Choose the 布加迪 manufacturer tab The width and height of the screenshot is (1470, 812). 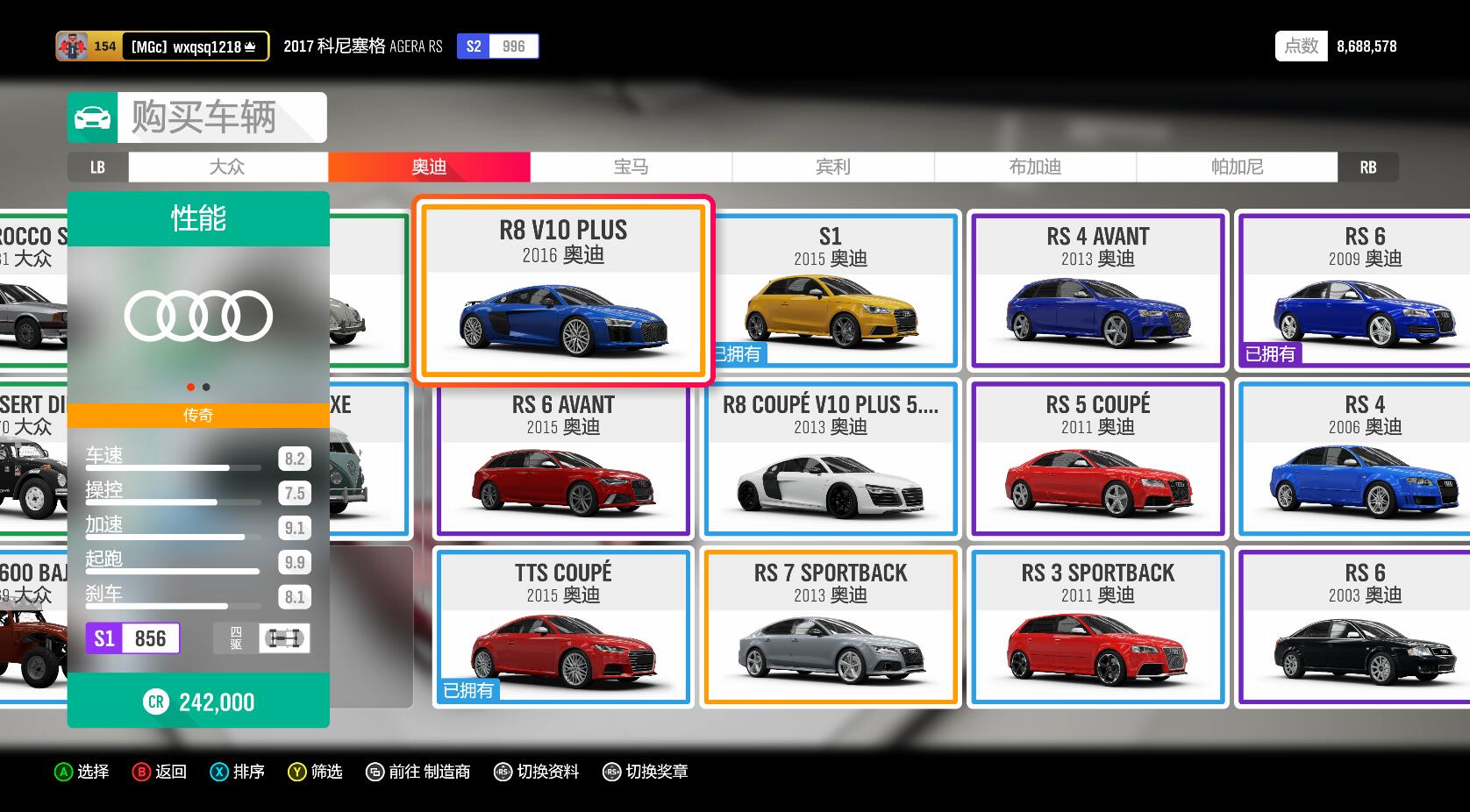tap(1035, 167)
